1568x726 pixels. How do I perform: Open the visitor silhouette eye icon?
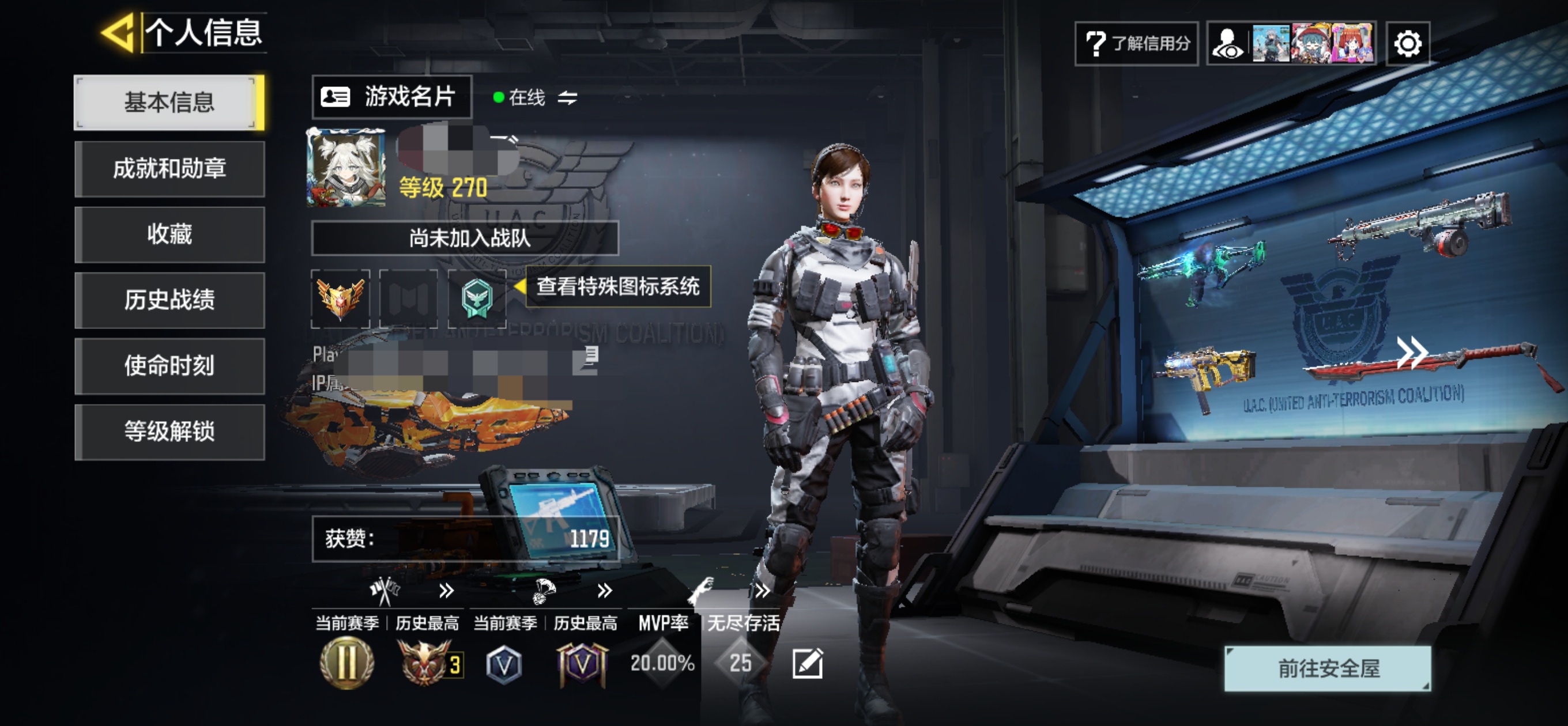1228,43
